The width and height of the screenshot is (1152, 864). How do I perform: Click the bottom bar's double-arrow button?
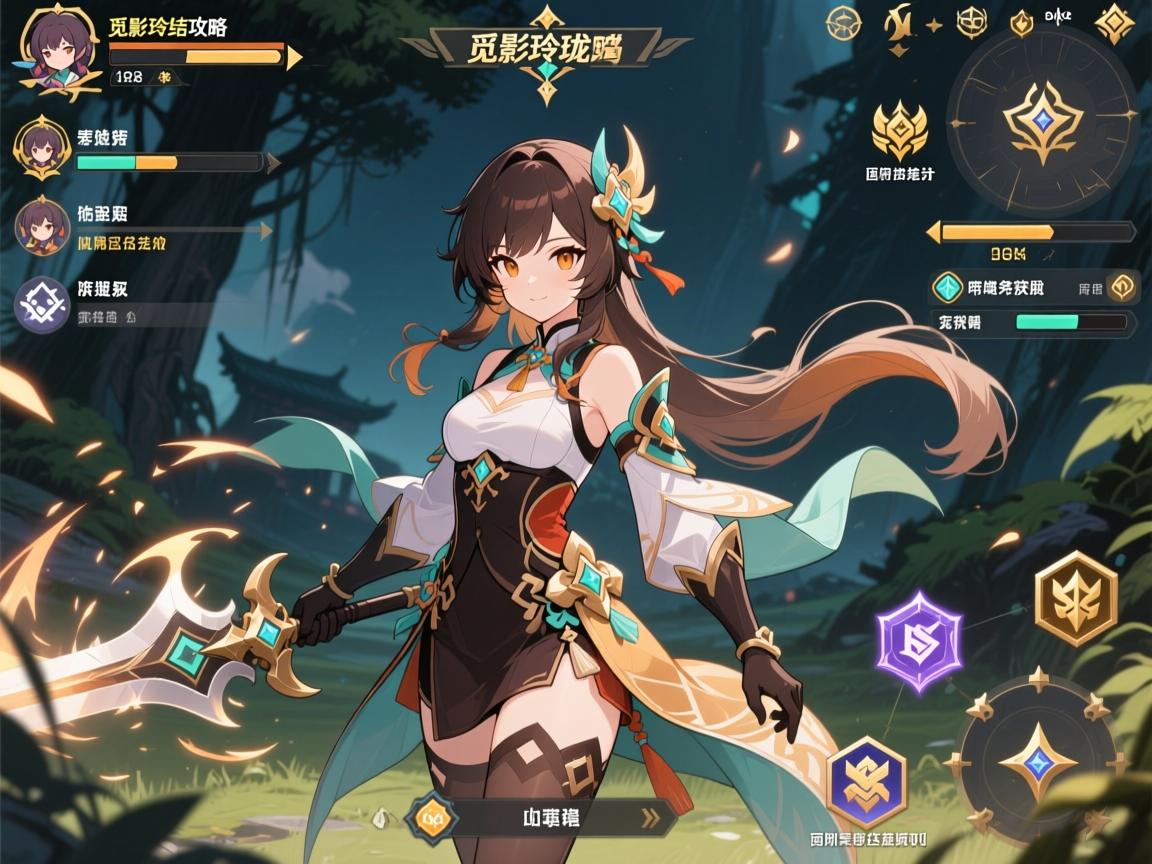[656, 818]
